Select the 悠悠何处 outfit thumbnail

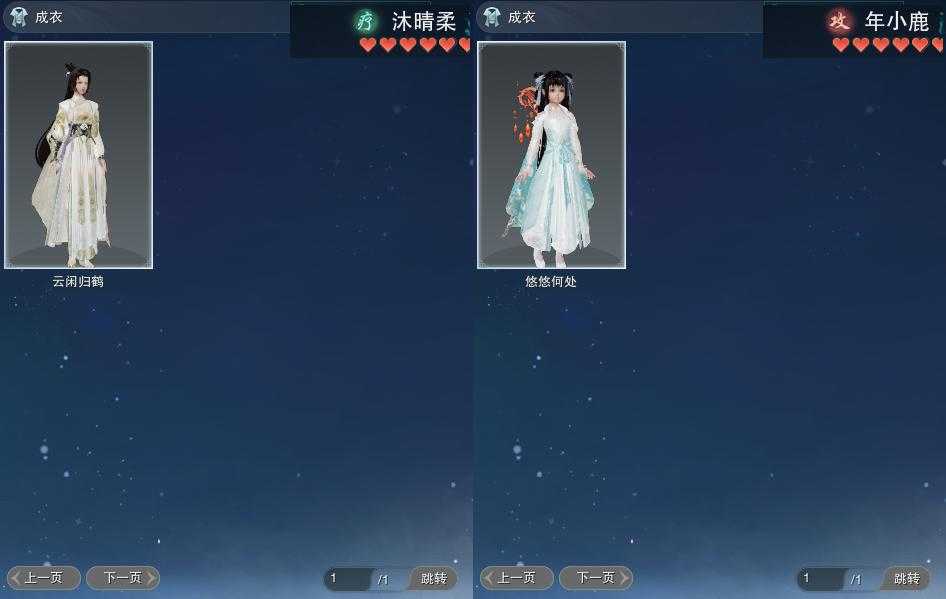552,155
